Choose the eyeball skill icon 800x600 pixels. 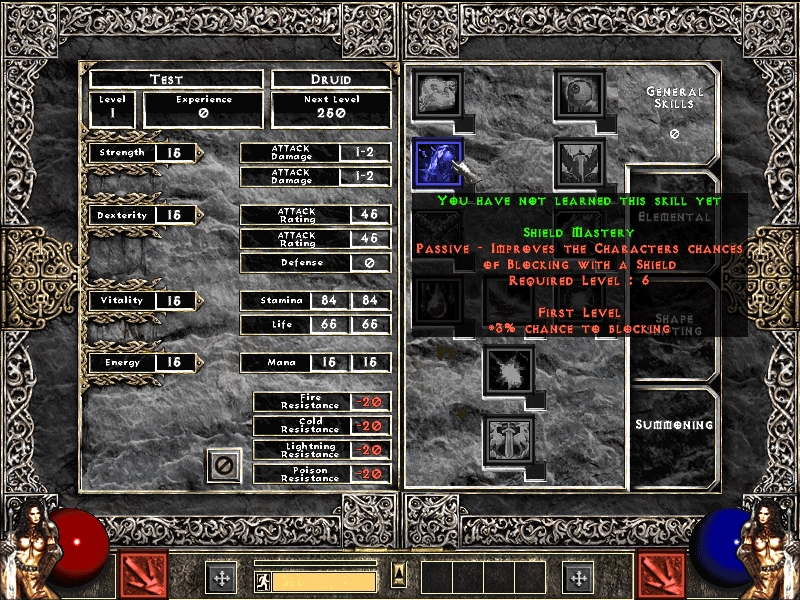pyautogui.click(x=579, y=93)
